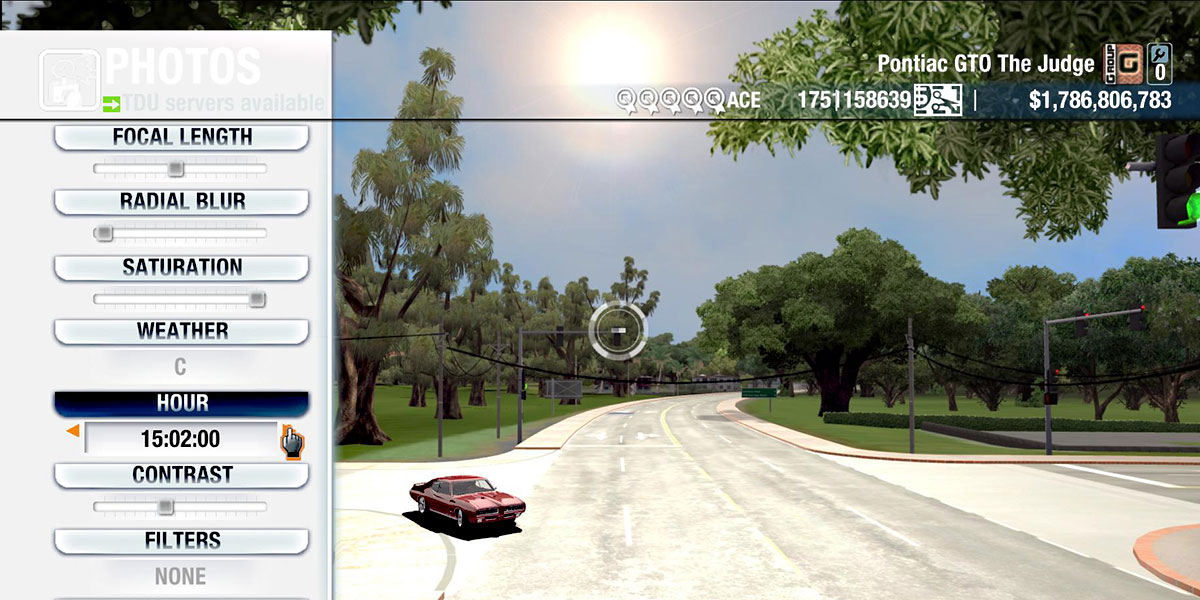Click the 15:02:00 time field
Image resolution: width=1200 pixels, height=600 pixels.
coord(180,439)
